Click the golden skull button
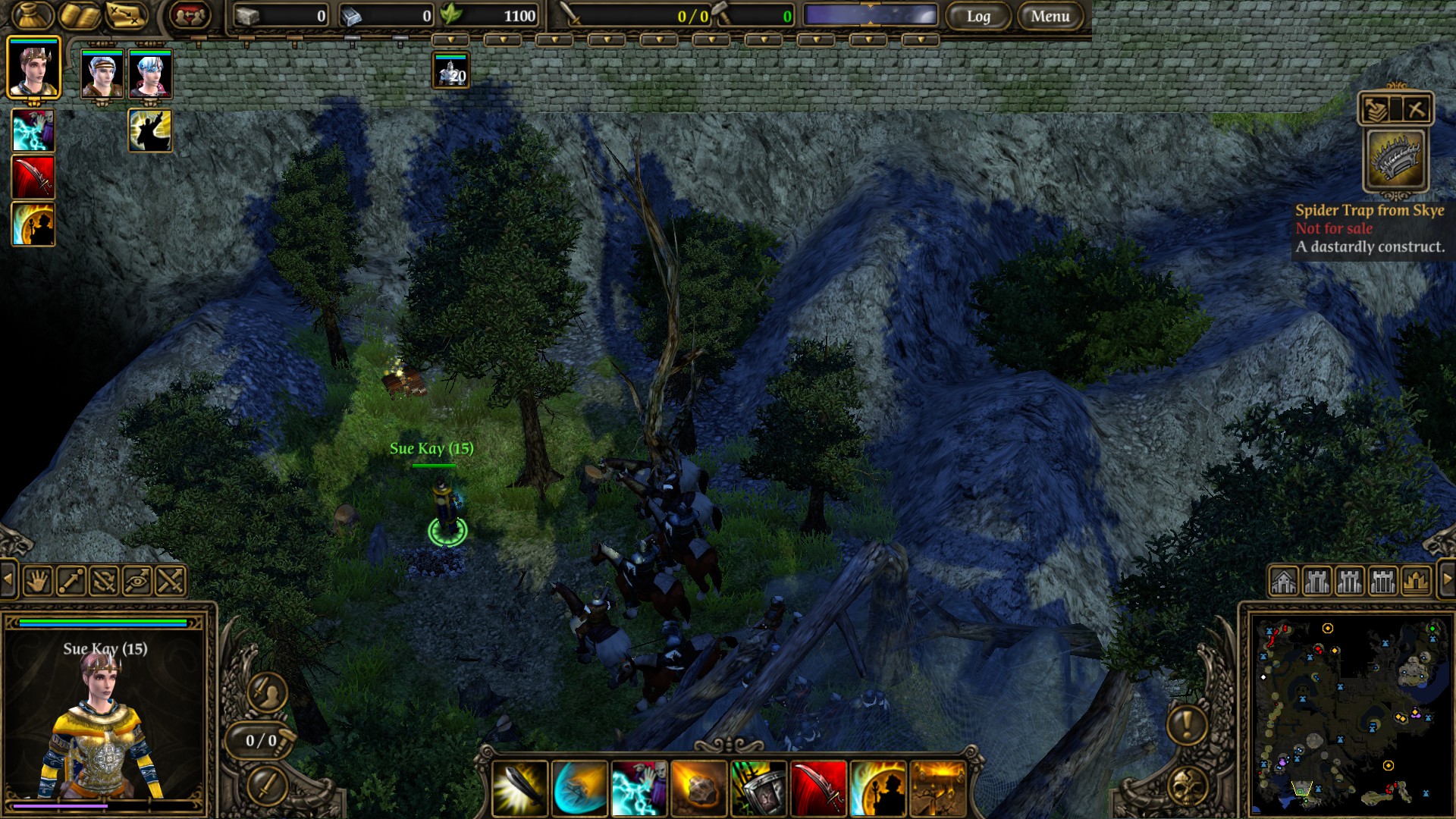 pos(1188,787)
